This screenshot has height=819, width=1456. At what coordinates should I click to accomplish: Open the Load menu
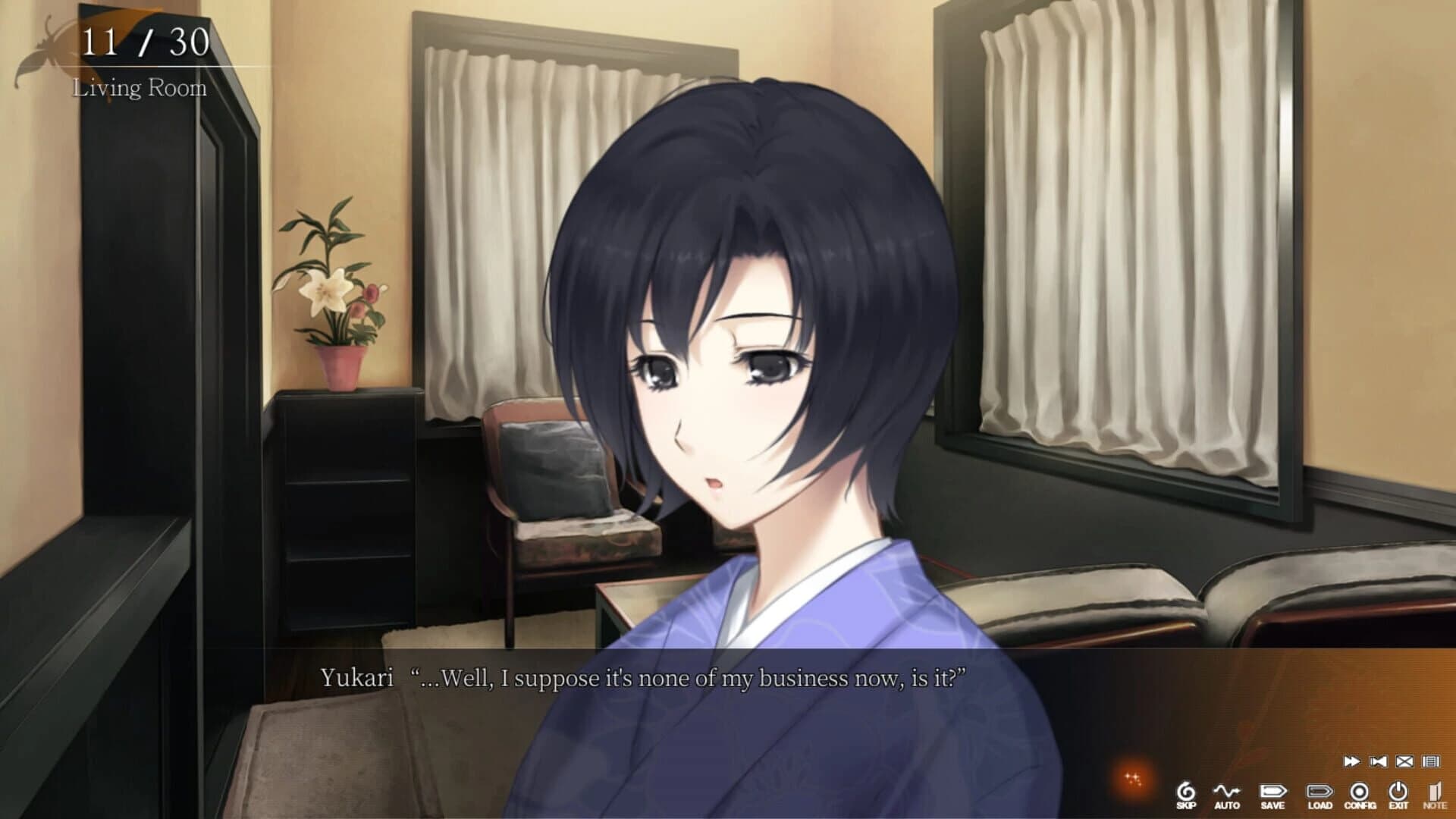pos(1319,791)
